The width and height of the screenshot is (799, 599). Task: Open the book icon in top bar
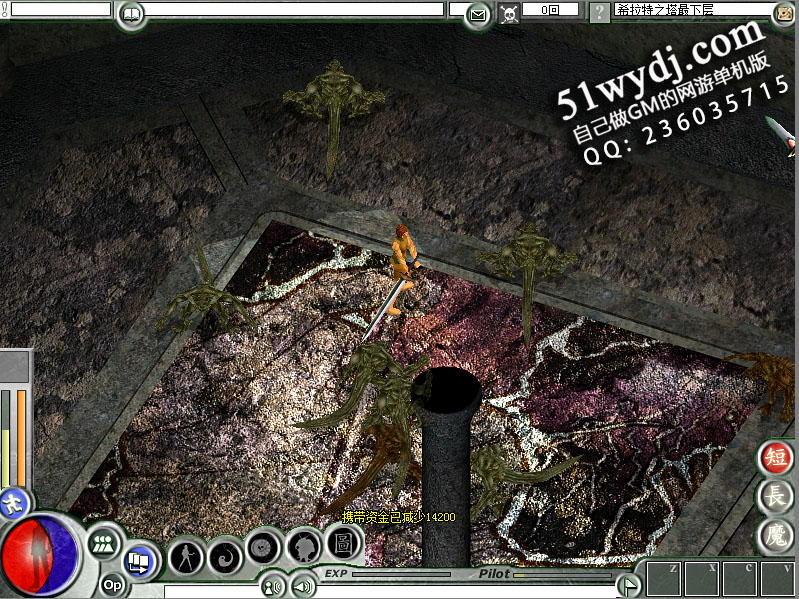point(130,14)
